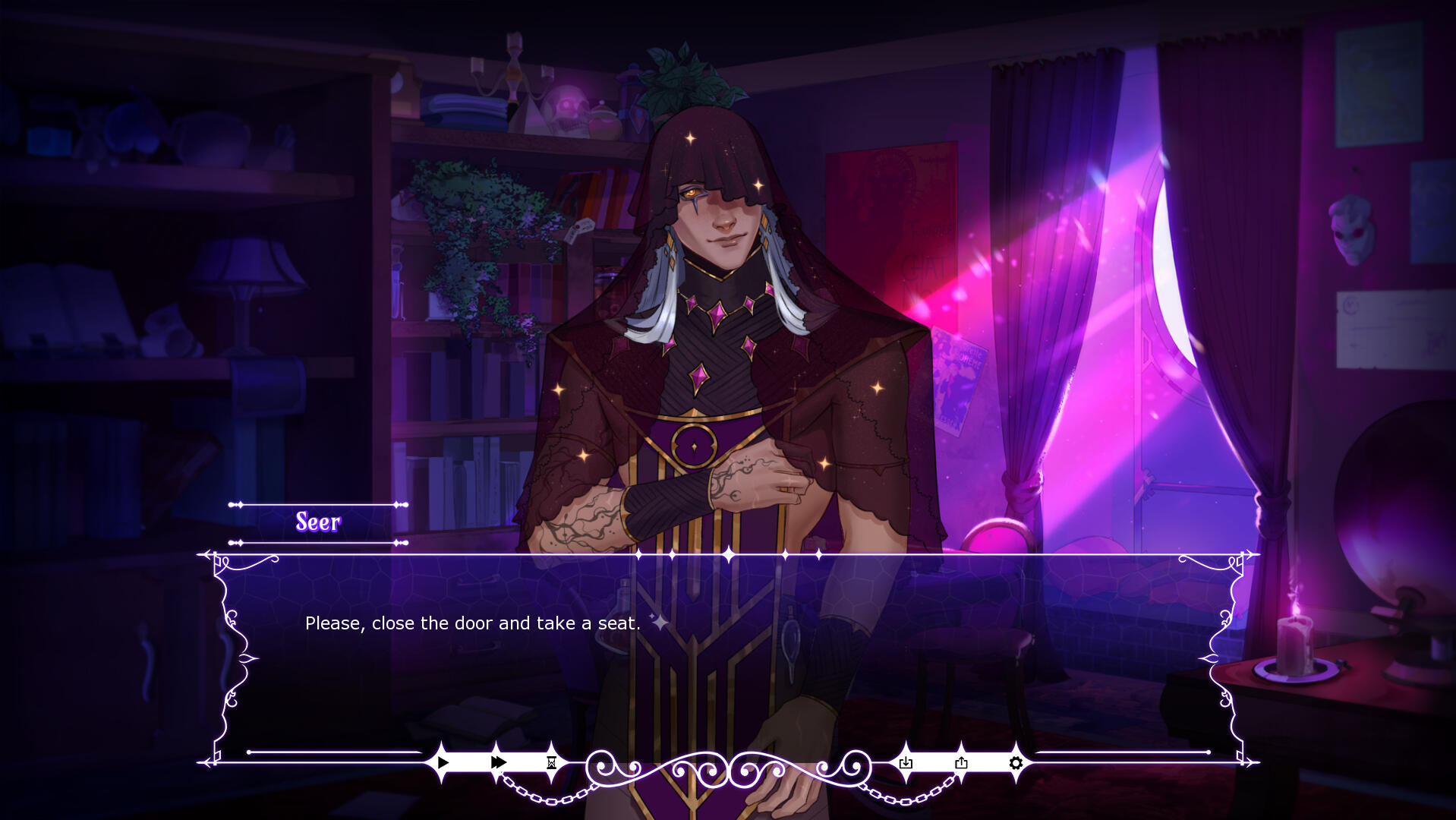Open the load game upload-arrow icon
The width and height of the screenshot is (1456, 820).
point(961,762)
